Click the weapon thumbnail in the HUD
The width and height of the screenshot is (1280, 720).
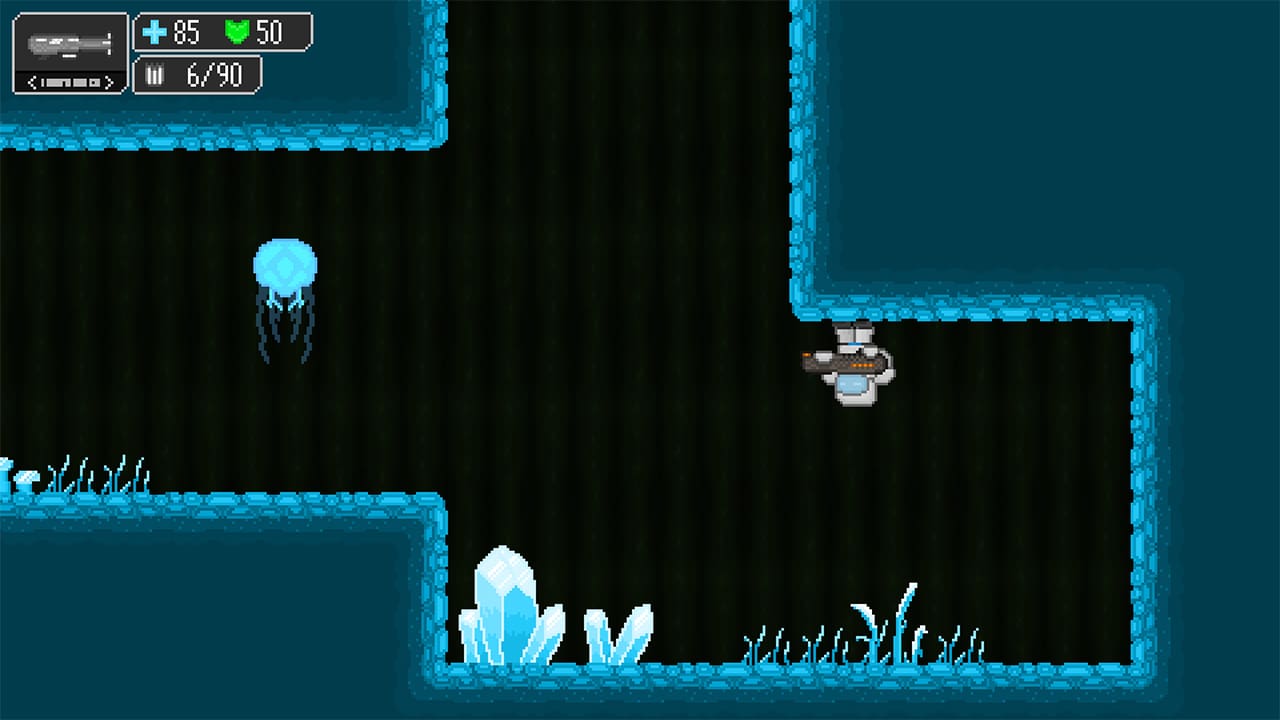click(68, 42)
